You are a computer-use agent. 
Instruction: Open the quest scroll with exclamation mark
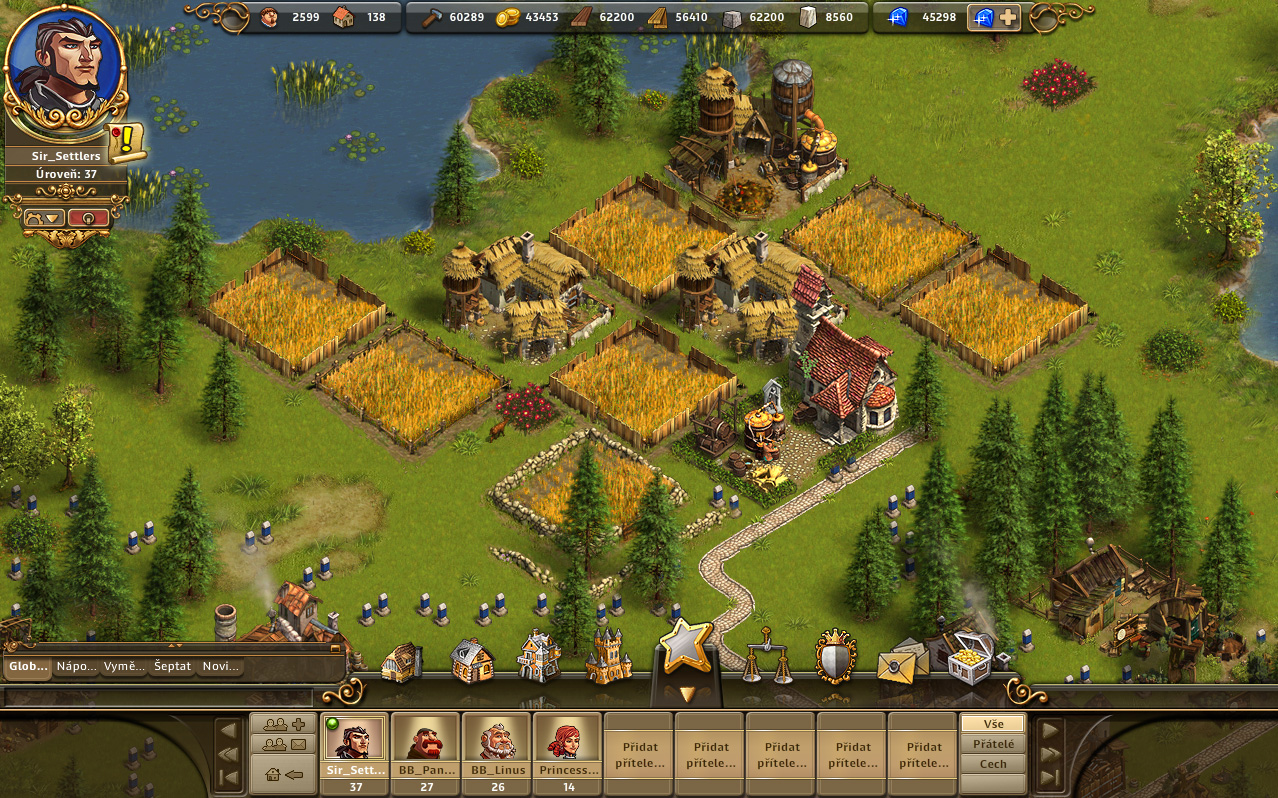pyautogui.click(x=128, y=143)
